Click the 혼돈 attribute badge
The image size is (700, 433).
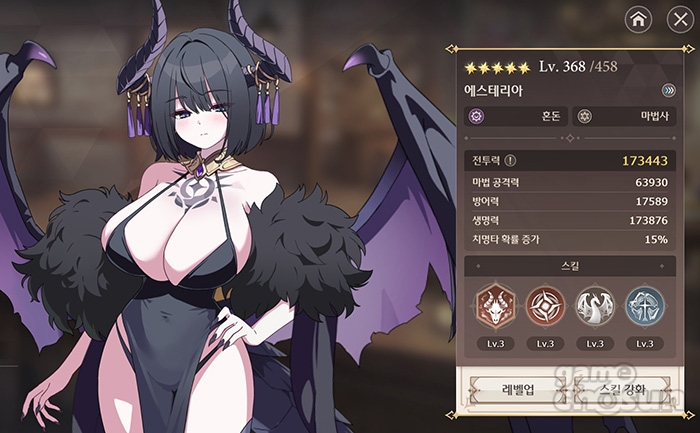pyautogui.click(x=516, y=116)
